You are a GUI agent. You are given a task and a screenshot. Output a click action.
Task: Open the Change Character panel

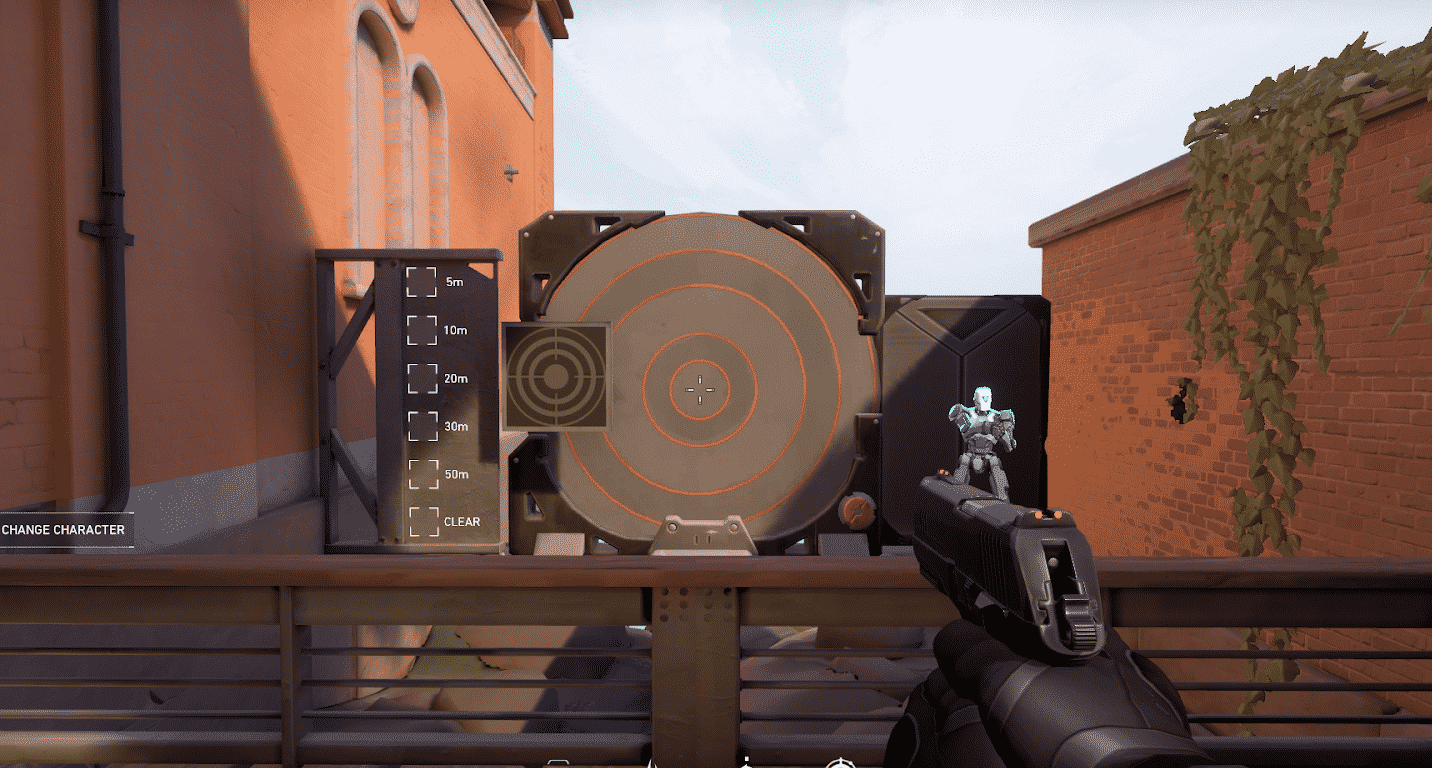(x=62, y=530)
